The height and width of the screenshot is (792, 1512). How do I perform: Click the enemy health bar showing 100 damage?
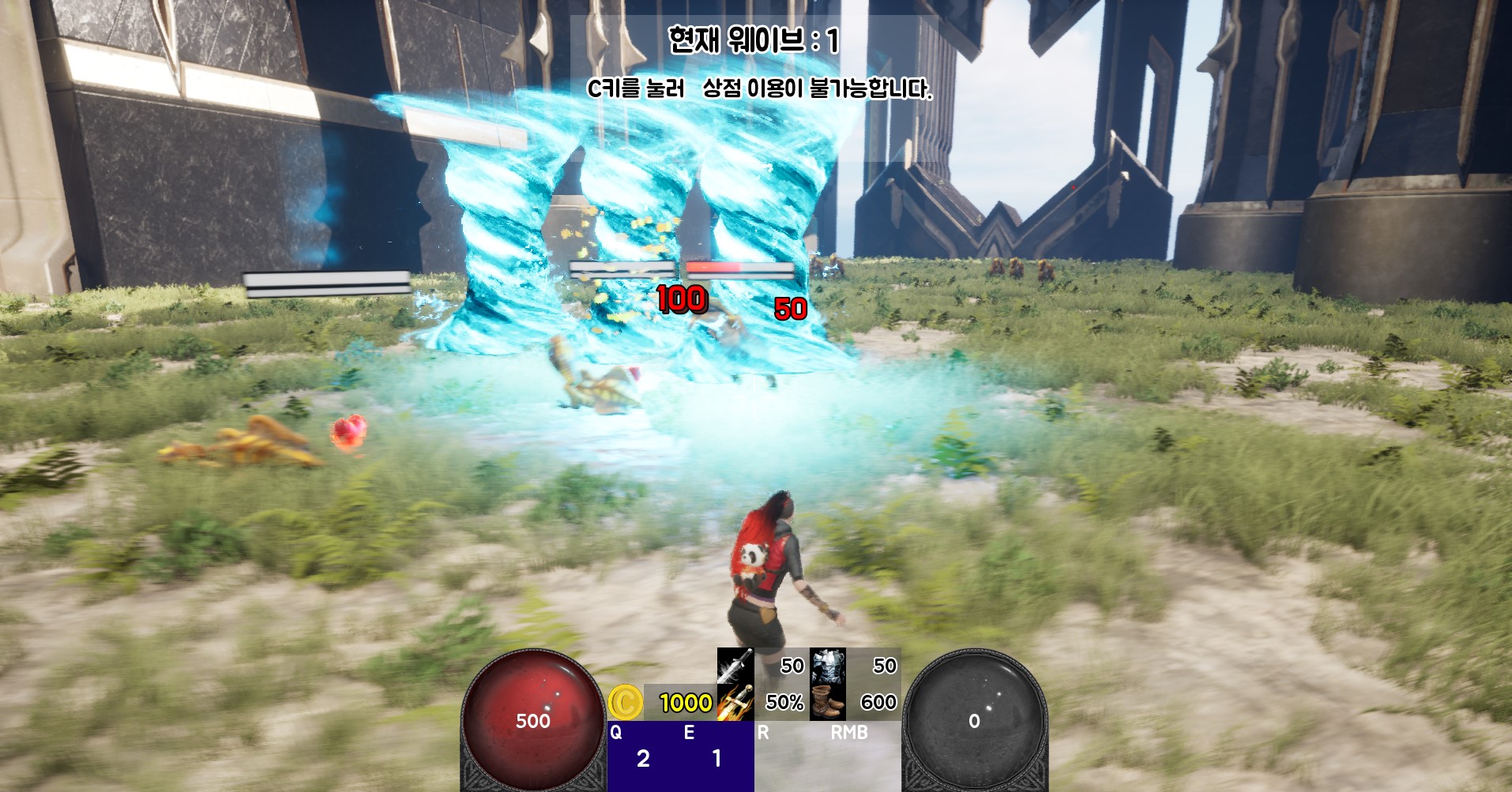[x=622, y=268]
